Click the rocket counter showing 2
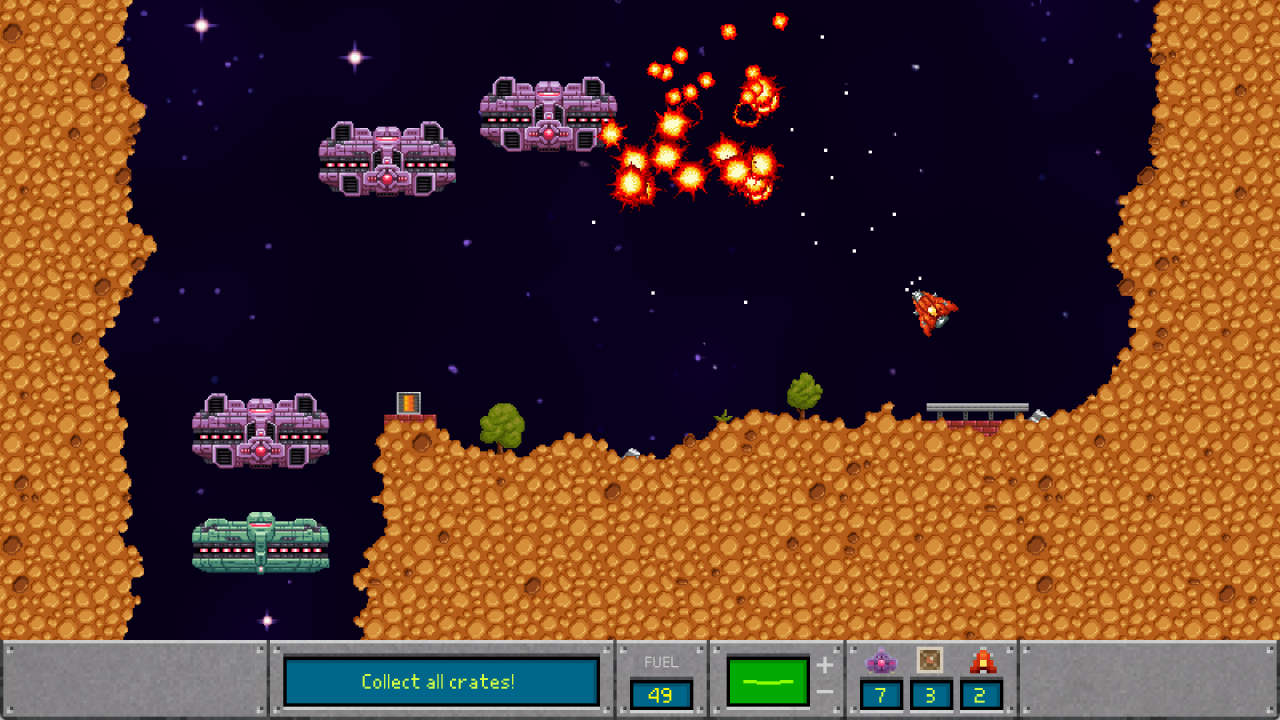The image size is (1280, 720). click(981, 694)
